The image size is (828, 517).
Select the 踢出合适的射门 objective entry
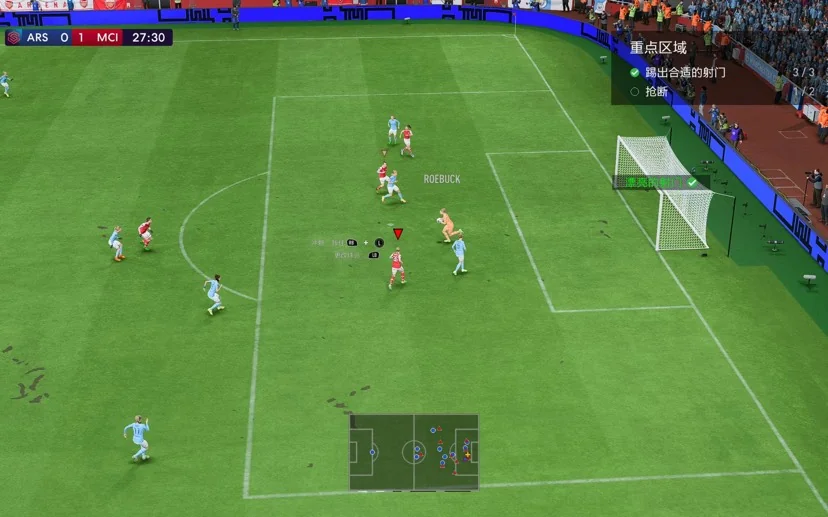pyautogui.click(x=685, y=72)
